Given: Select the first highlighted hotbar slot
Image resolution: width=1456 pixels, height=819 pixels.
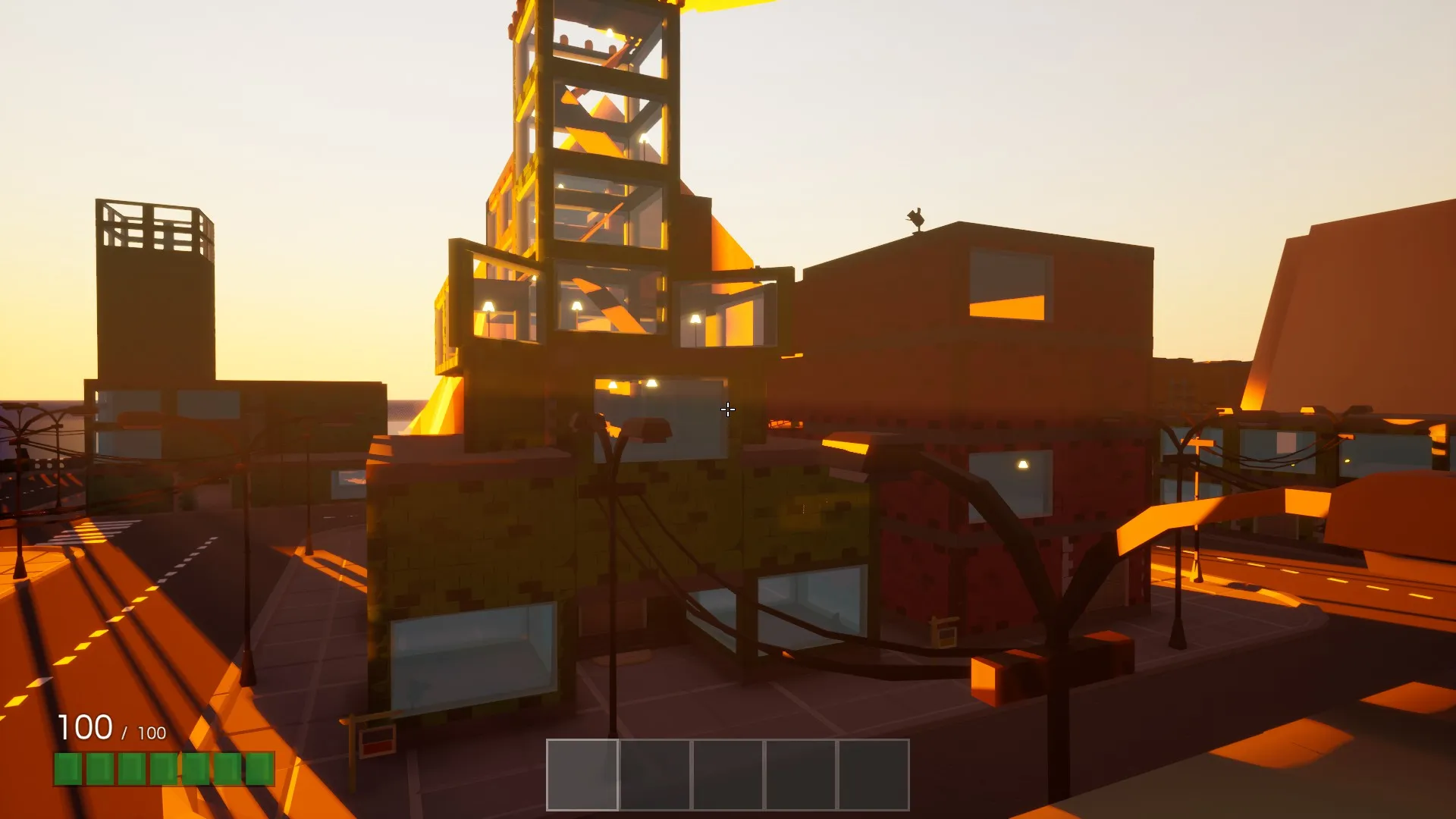Looking at the screenshot, I should [582, 774].
